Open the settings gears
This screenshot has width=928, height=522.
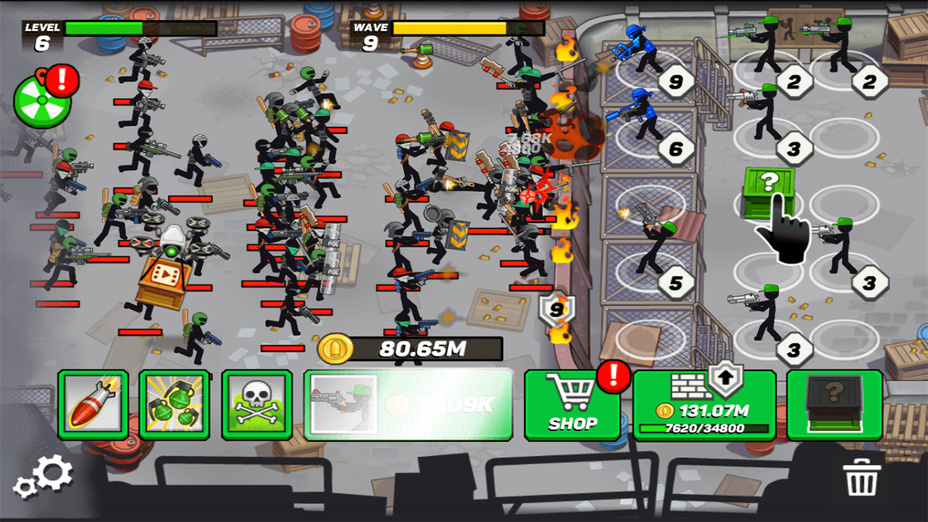tap(43, 477)
